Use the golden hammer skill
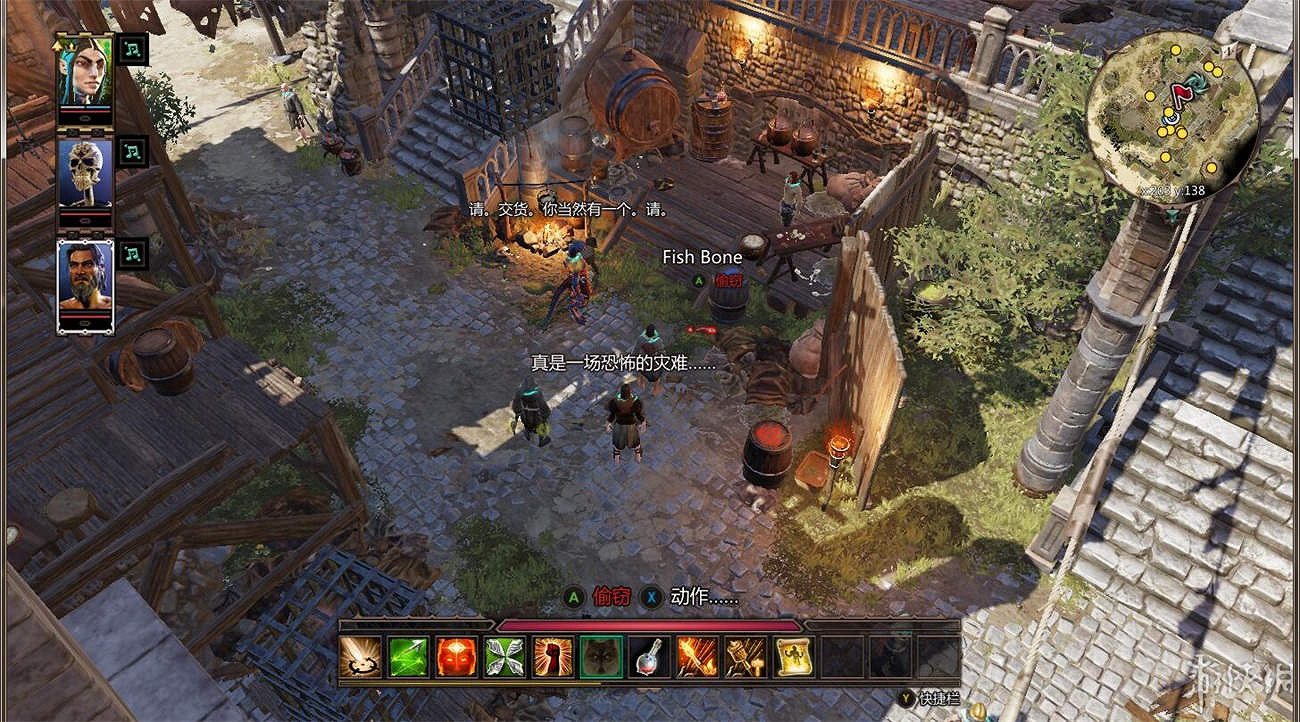Viewport: 1300px width, 722px height. (x=745, y=656)
